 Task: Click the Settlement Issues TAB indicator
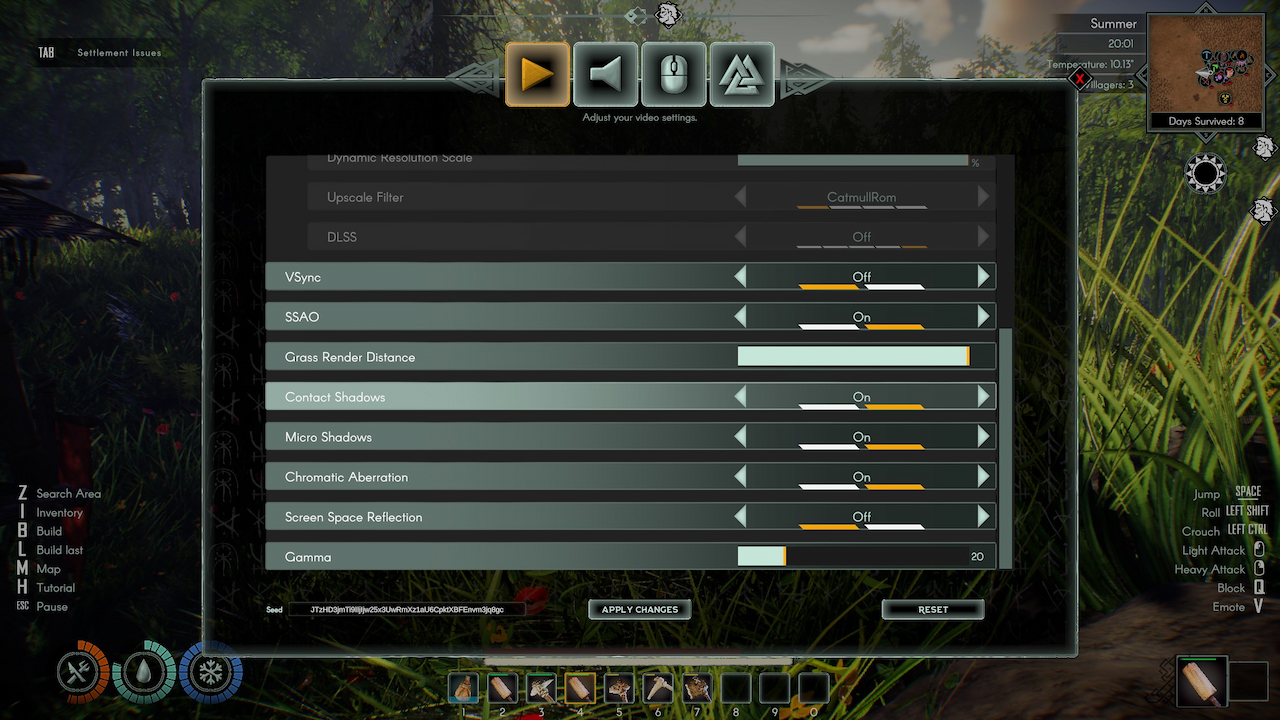point(100,52)
